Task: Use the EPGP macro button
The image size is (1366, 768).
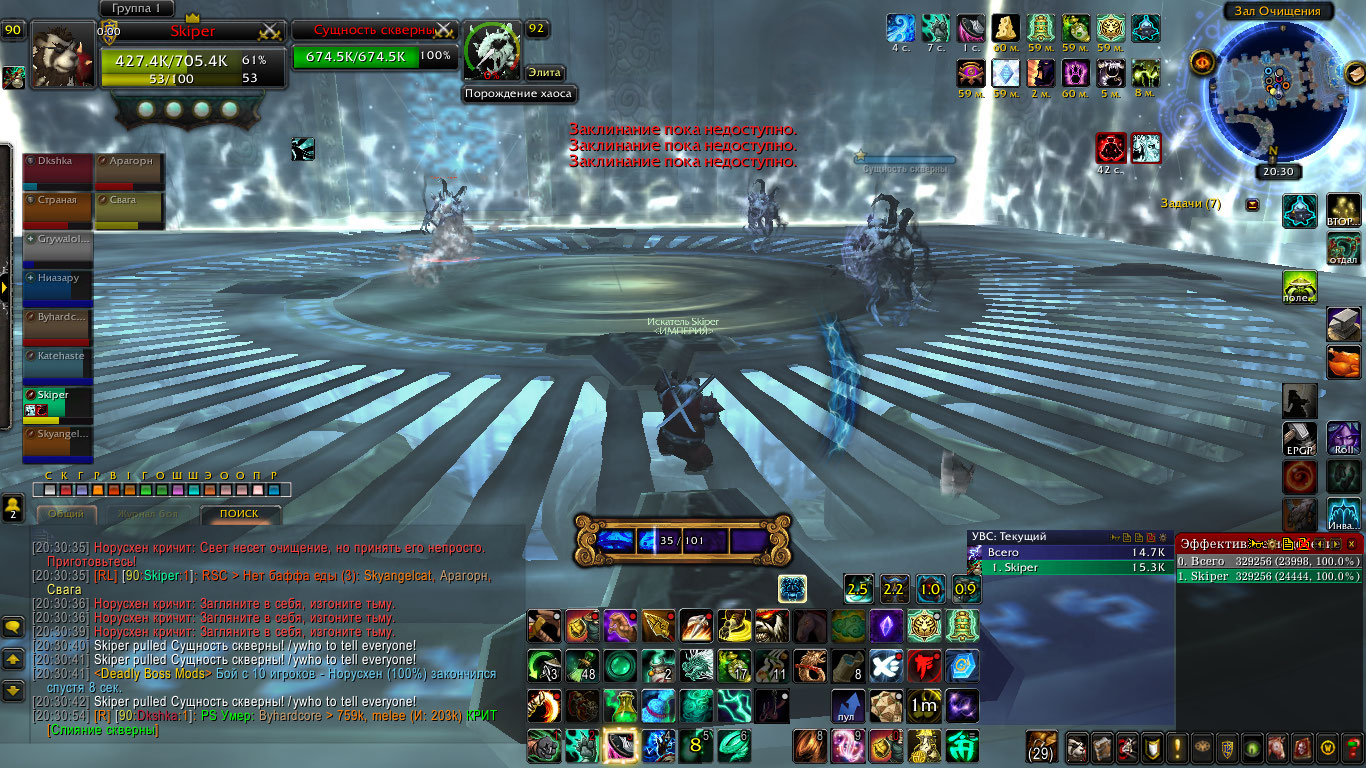Action: [1300, 440]
